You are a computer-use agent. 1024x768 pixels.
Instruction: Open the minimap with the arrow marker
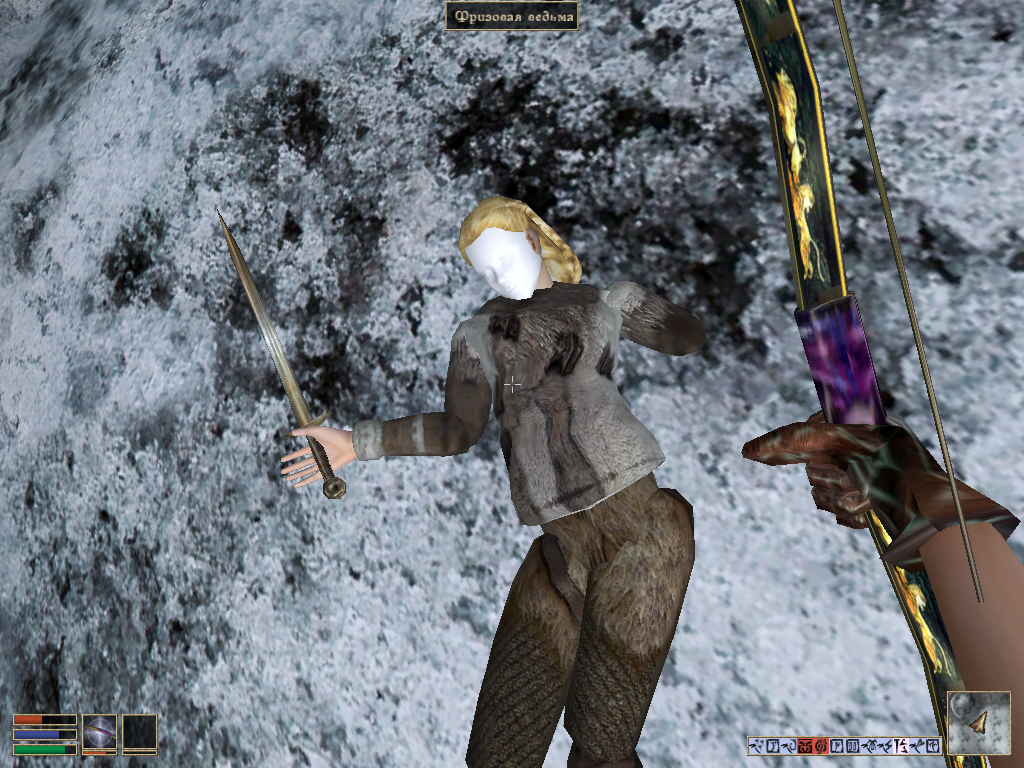(978, 722)
